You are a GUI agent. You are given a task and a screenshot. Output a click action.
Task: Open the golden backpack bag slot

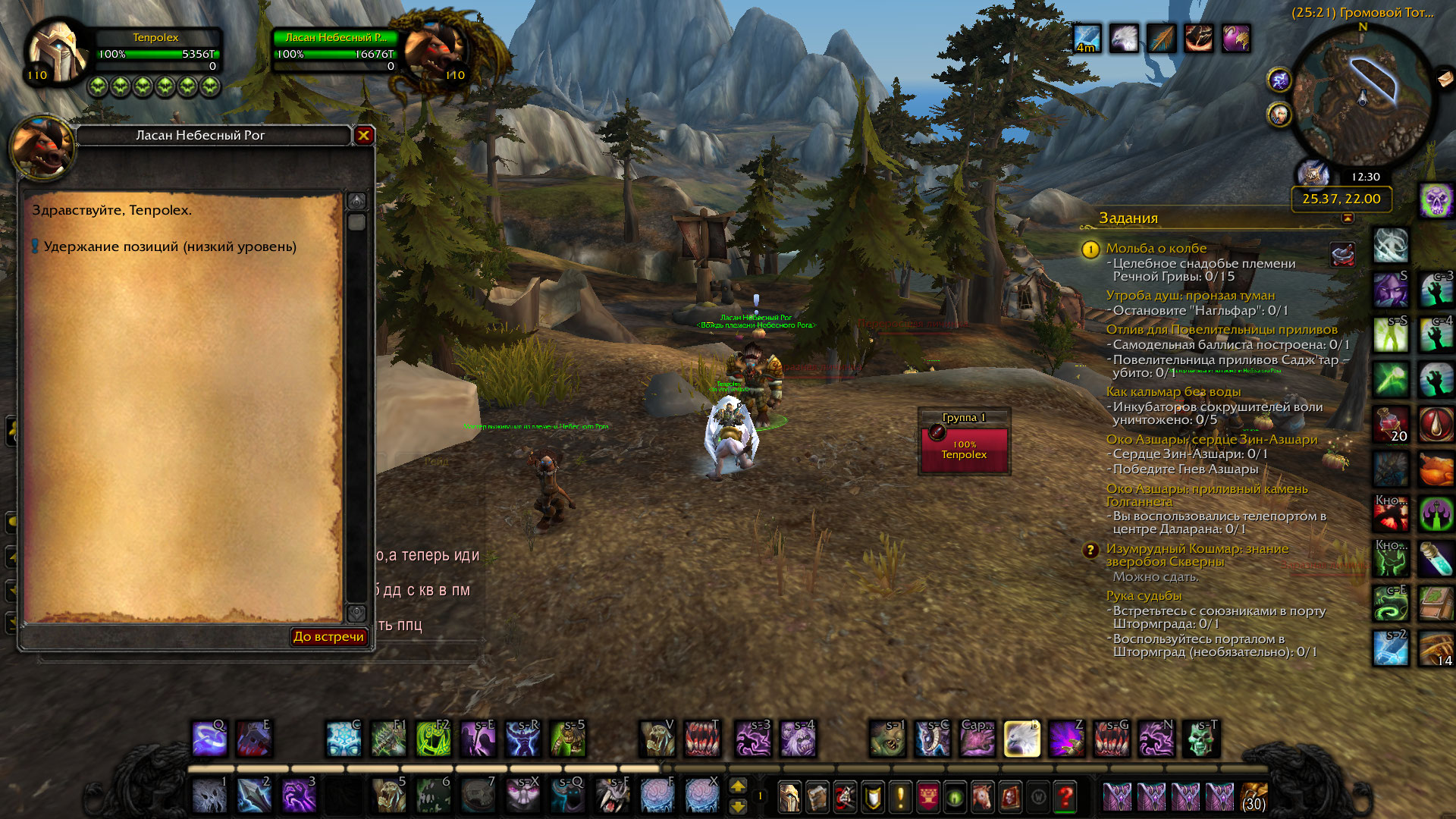click(x=1254, y=796)
